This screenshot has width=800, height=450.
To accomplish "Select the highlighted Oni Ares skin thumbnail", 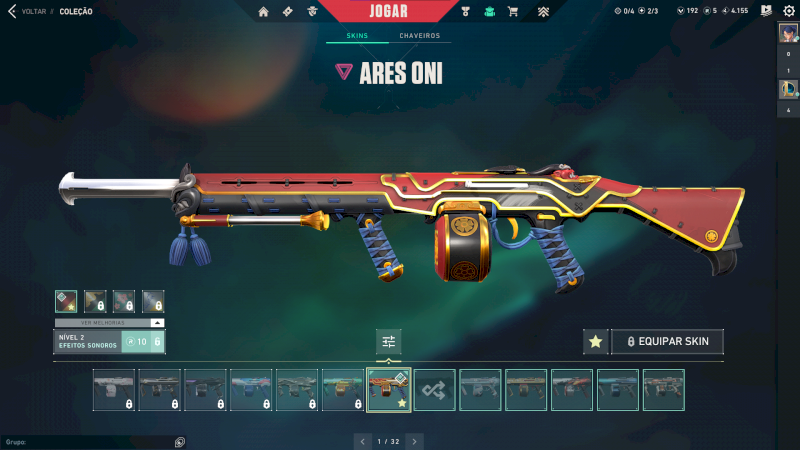I will coord(389,390).
